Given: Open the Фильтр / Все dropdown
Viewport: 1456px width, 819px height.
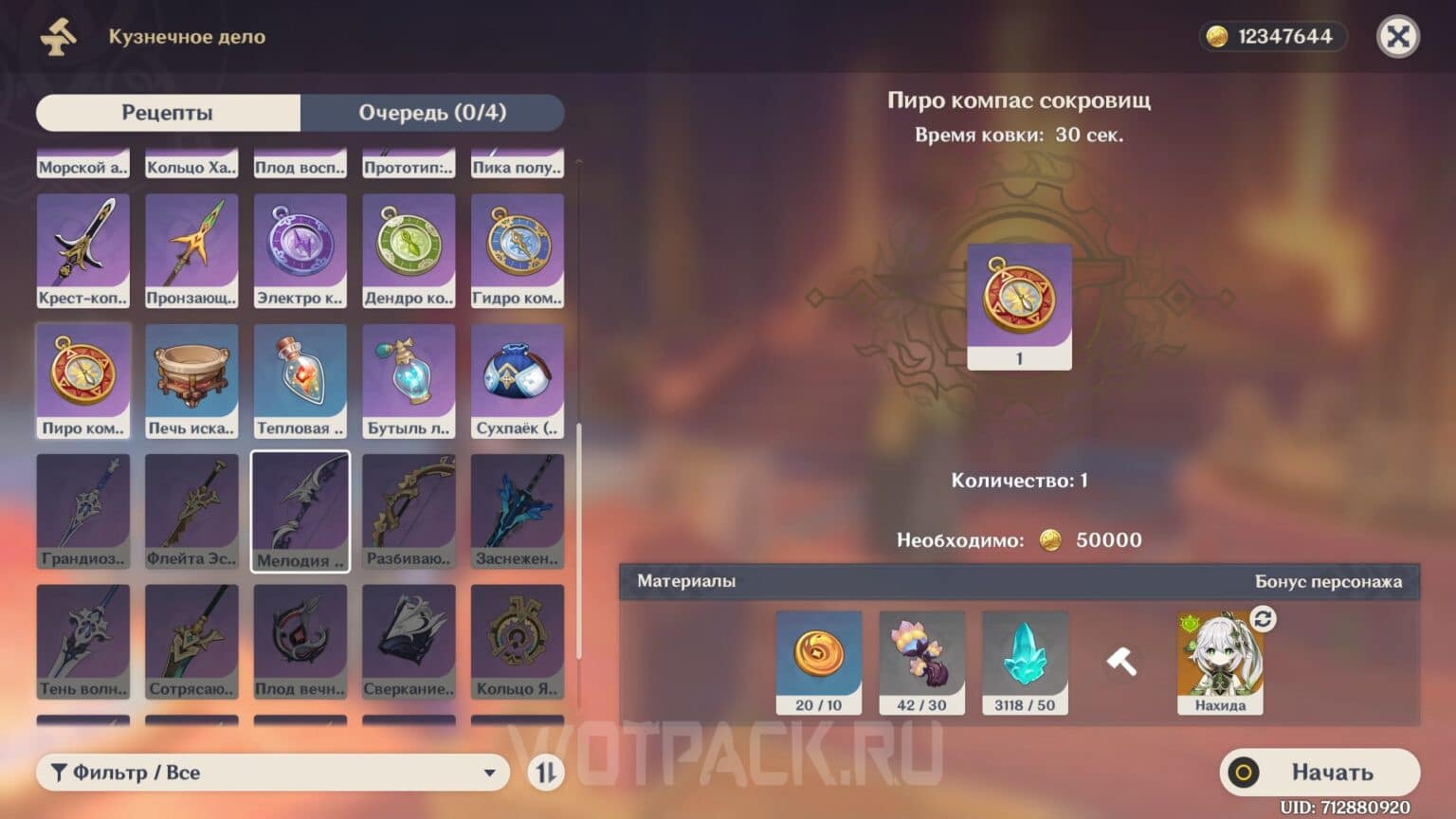Looking at the screenshot, I should (x=270, y=773).
